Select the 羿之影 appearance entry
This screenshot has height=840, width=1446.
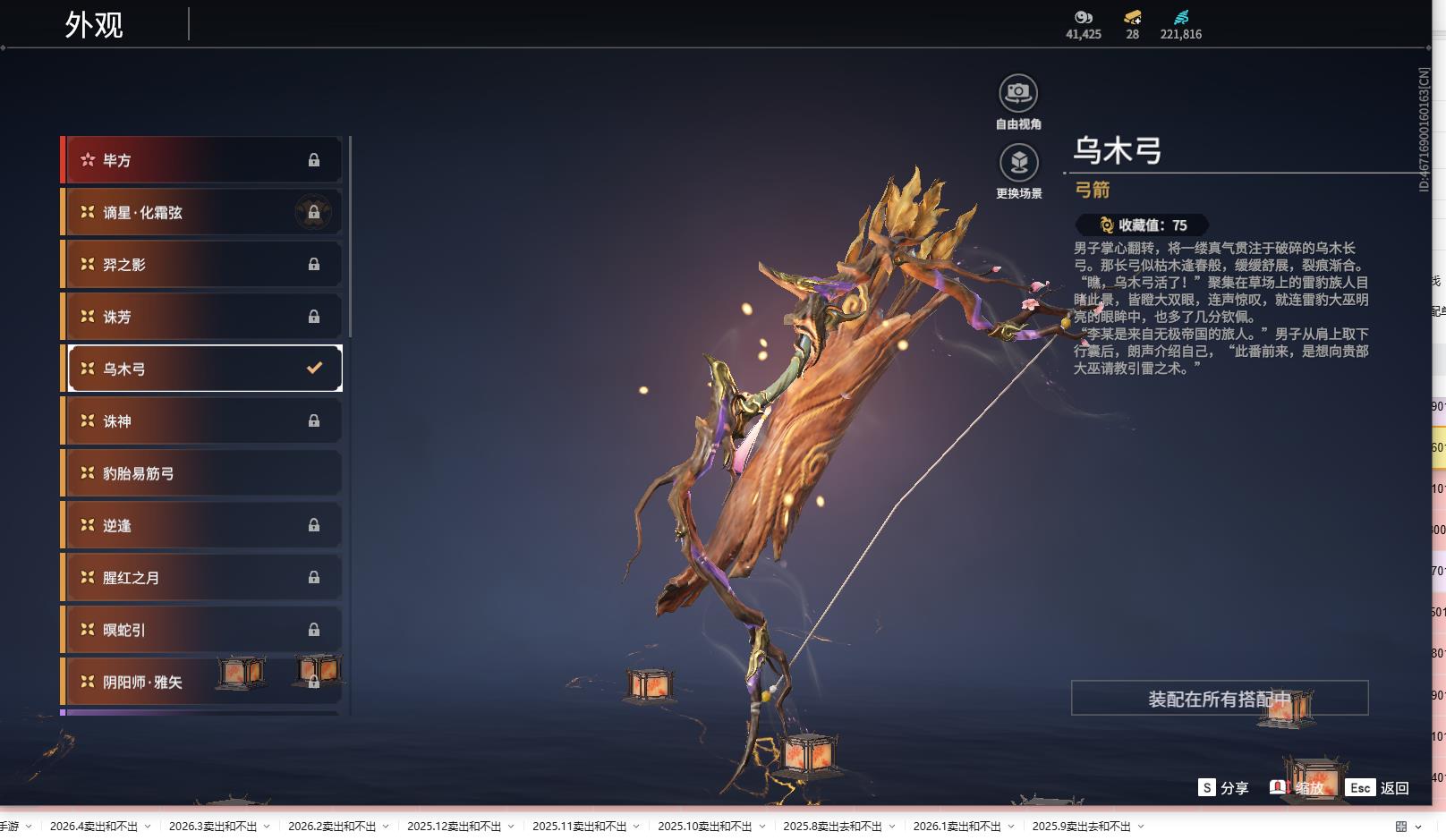201,265
